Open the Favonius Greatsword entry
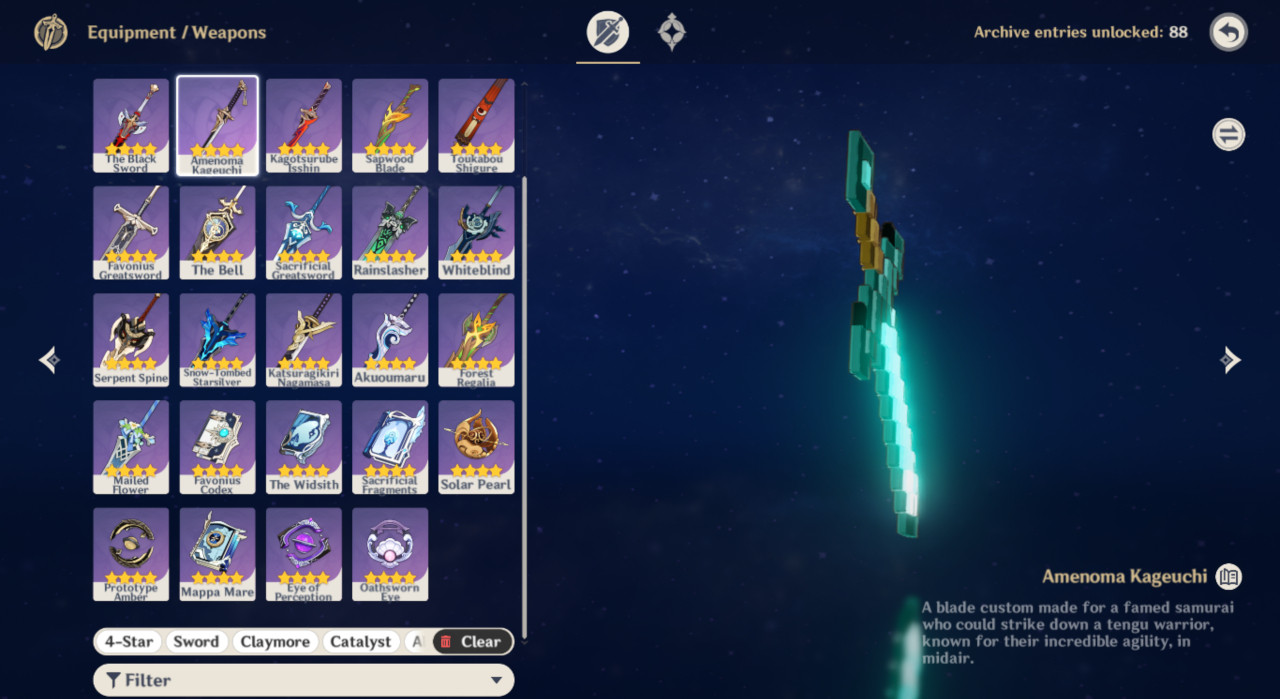This screenshot has width=1280, height=699. tap(131, 232)
